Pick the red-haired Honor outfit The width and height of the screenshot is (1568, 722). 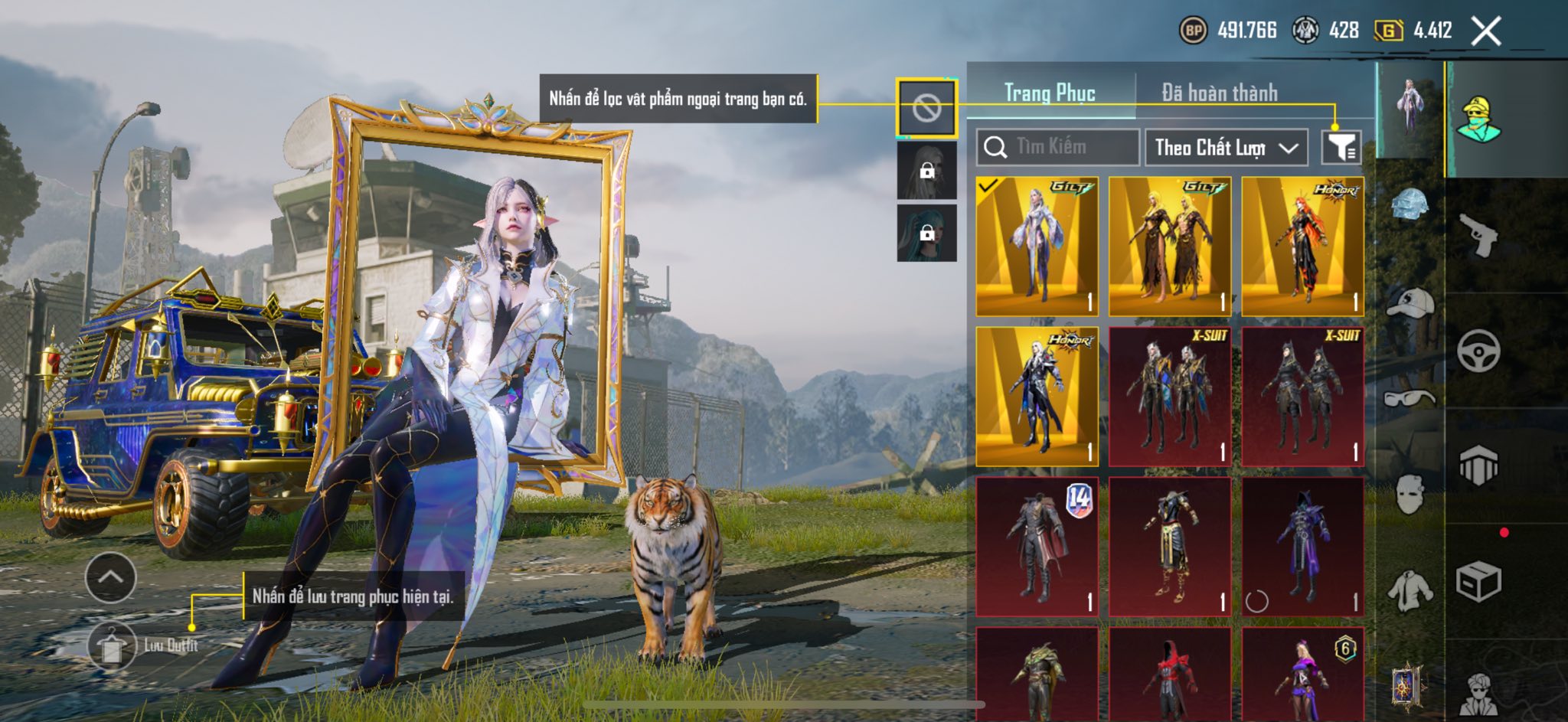click(1302, 247)
